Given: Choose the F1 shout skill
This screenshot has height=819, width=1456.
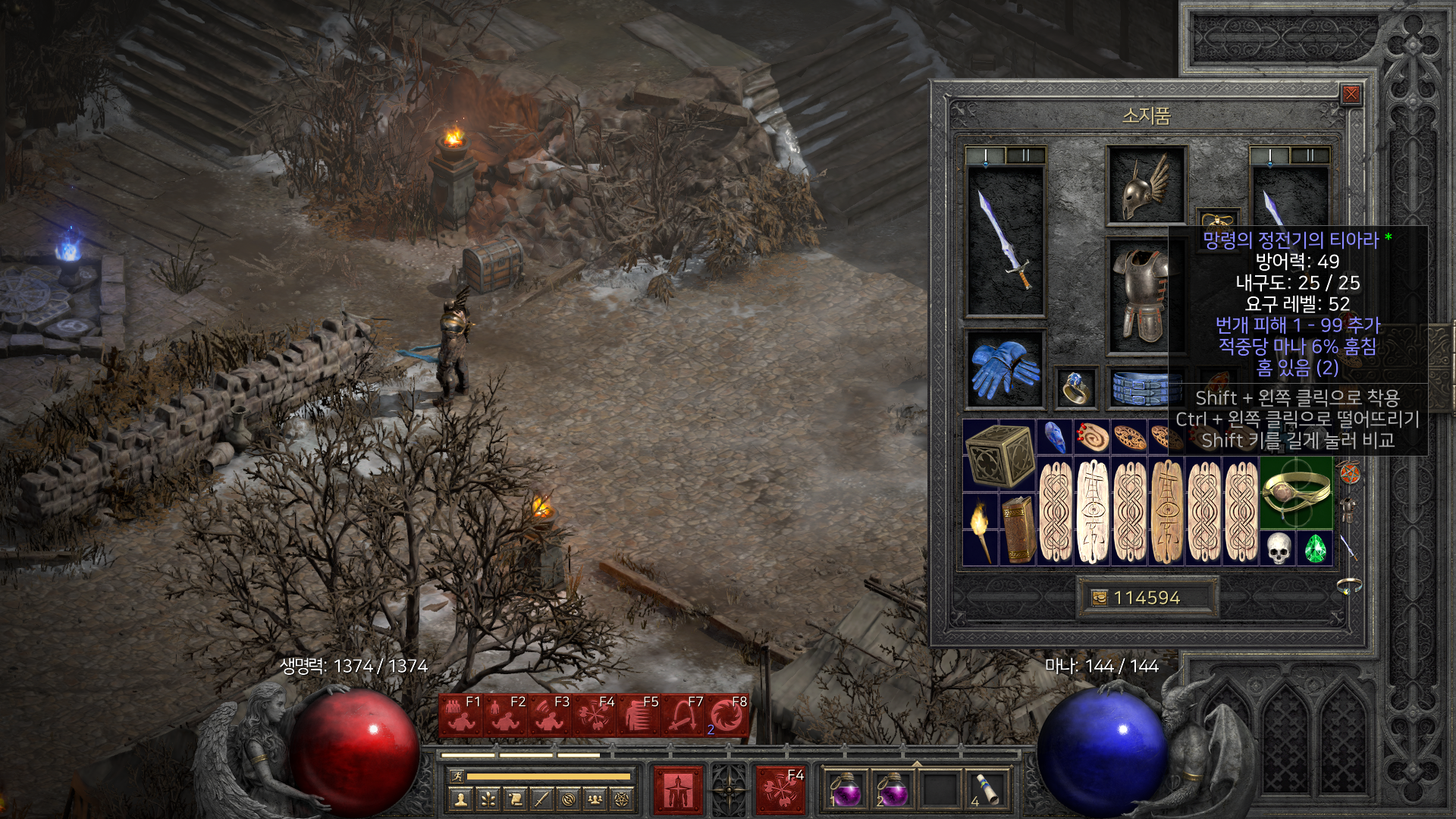Looking at the screenshot, I should 460,715.
